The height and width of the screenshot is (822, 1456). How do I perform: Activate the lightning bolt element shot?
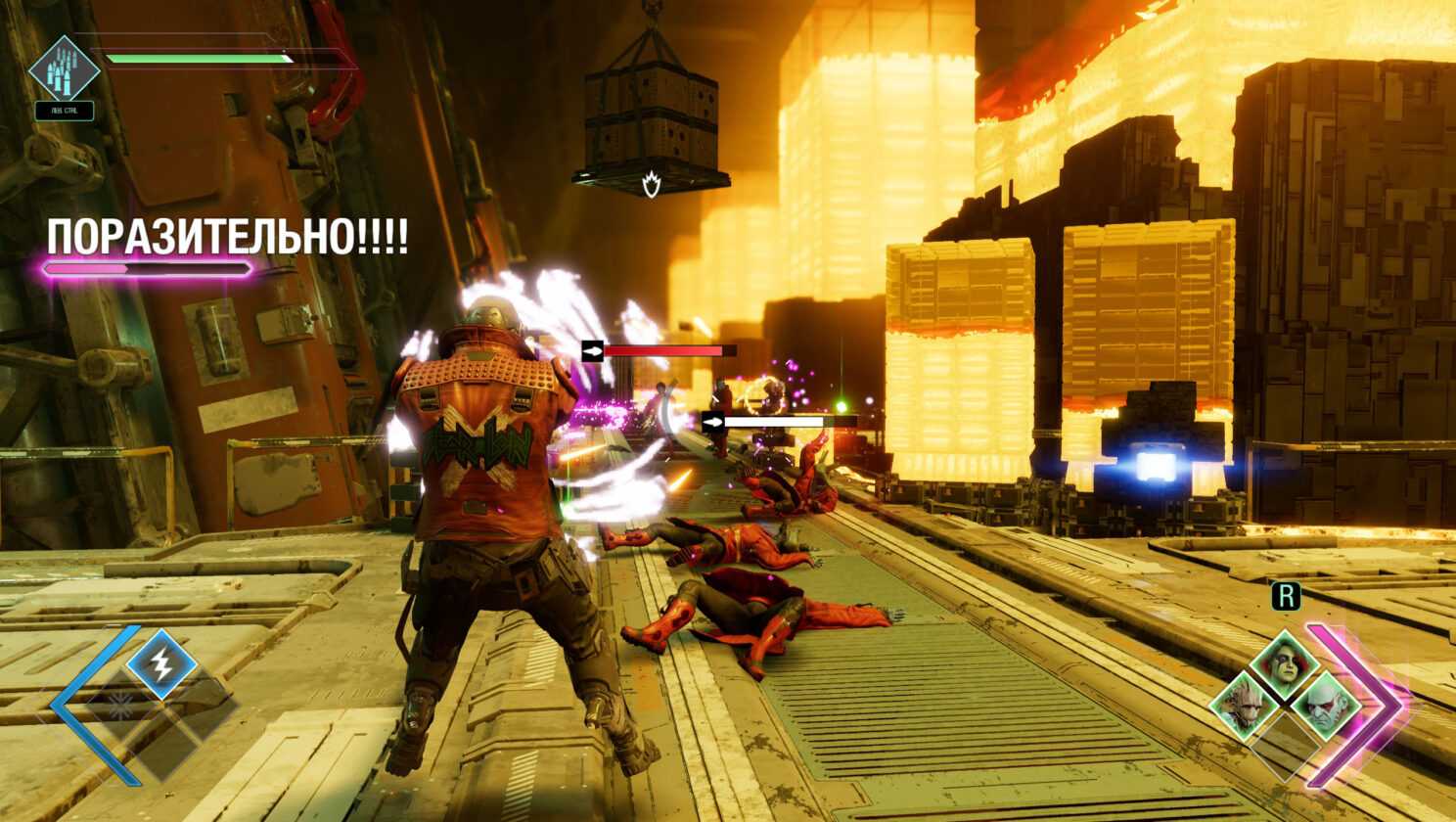(160, 663)
